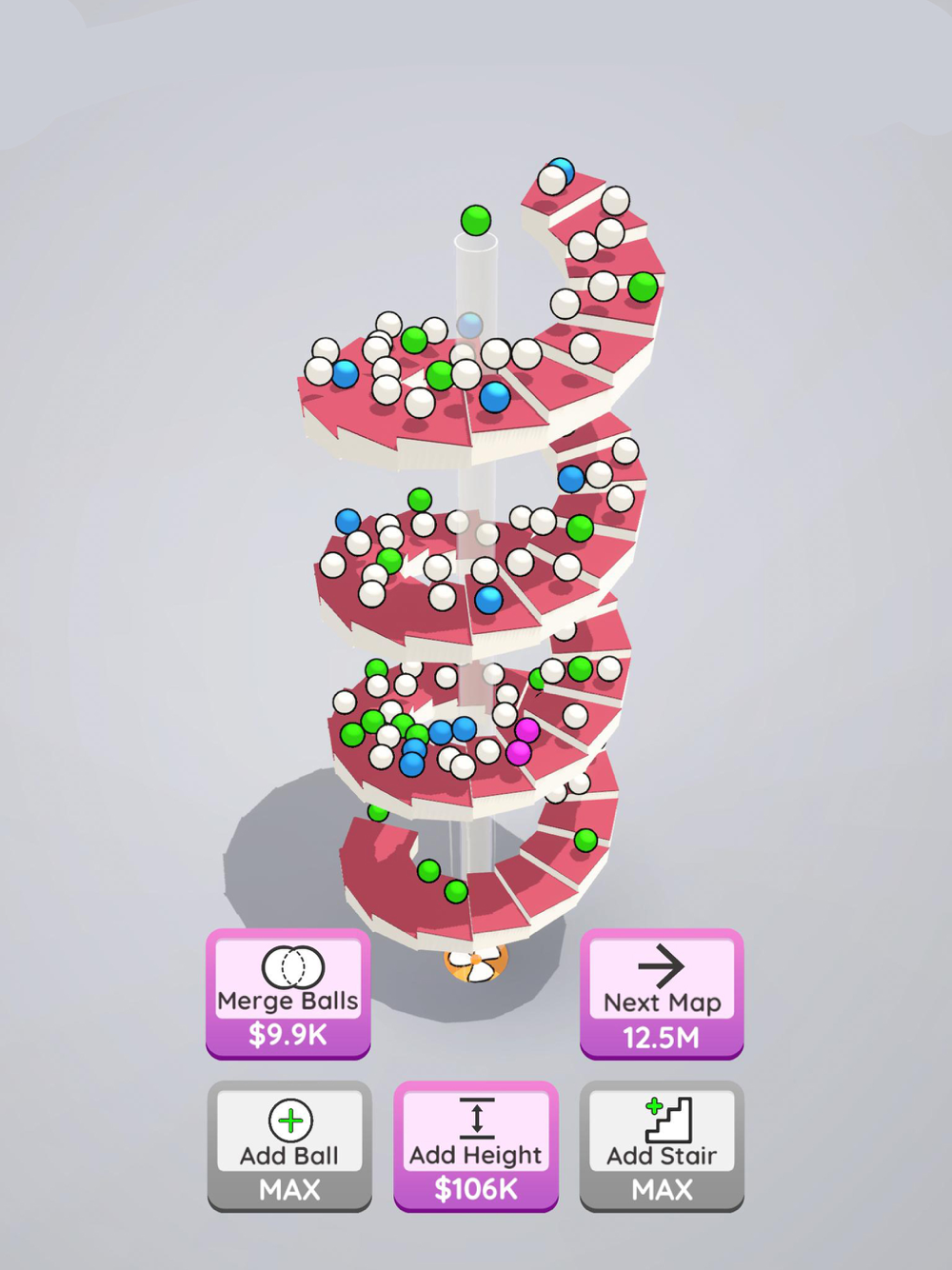Buy the Merge Balls upgrade for $9.9K
Viewport: 952px width, 1270px height.
288,994
